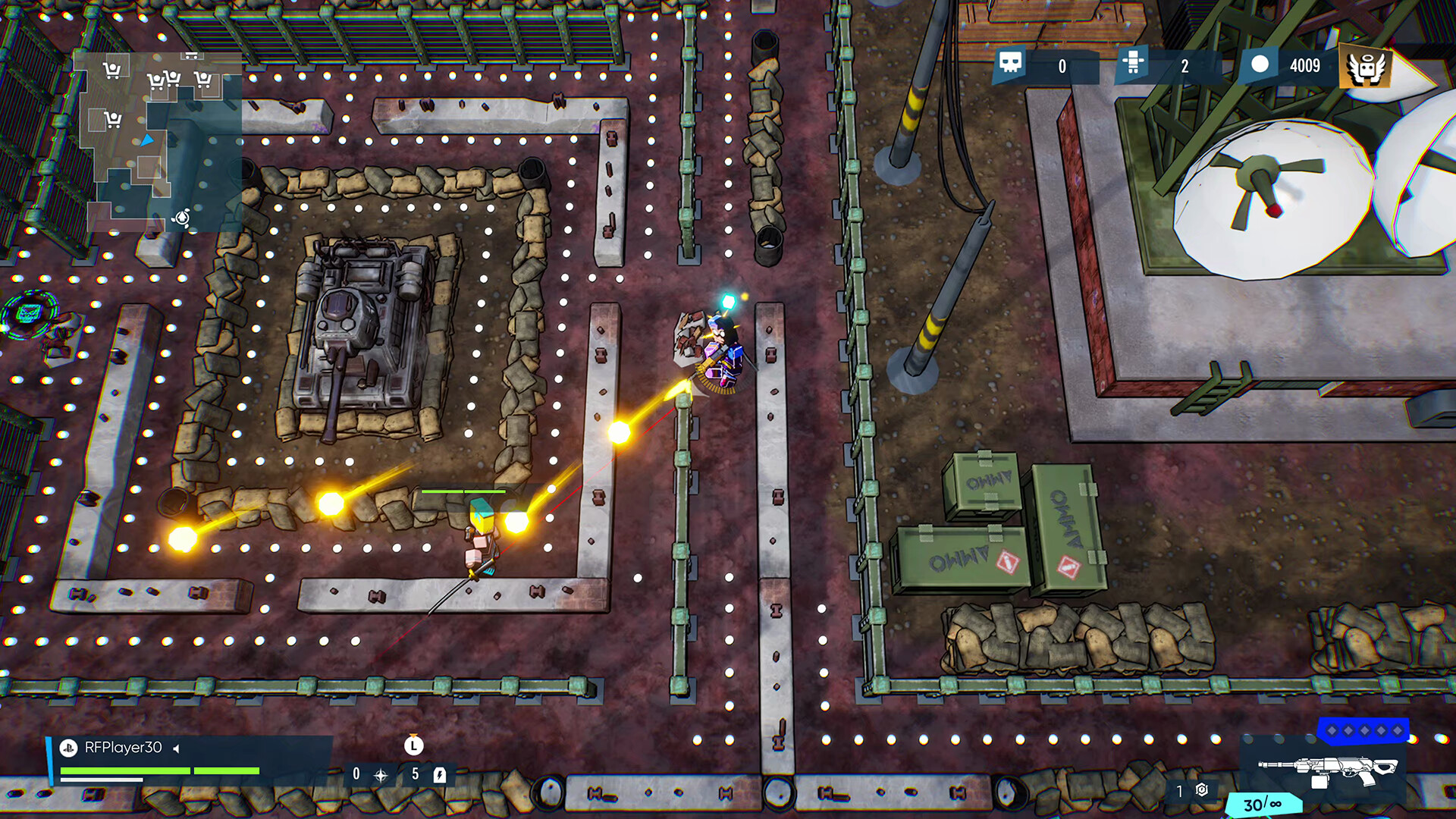Mute RFPlayer30 via the speaker icon
This screenshot has width=1456, height=819.
click(x=176, y=747)
